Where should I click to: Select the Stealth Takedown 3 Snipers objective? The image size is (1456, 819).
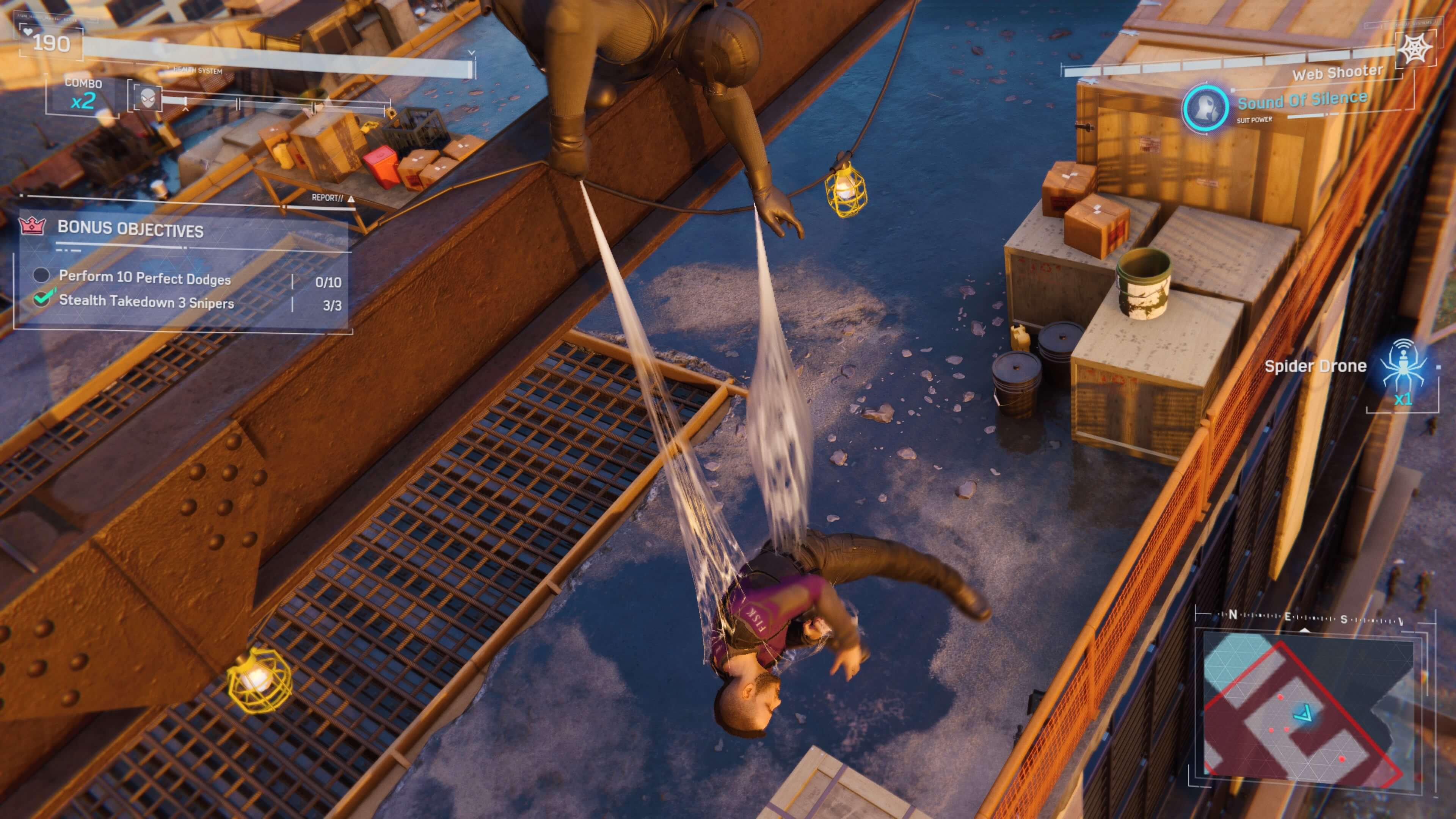146,302
